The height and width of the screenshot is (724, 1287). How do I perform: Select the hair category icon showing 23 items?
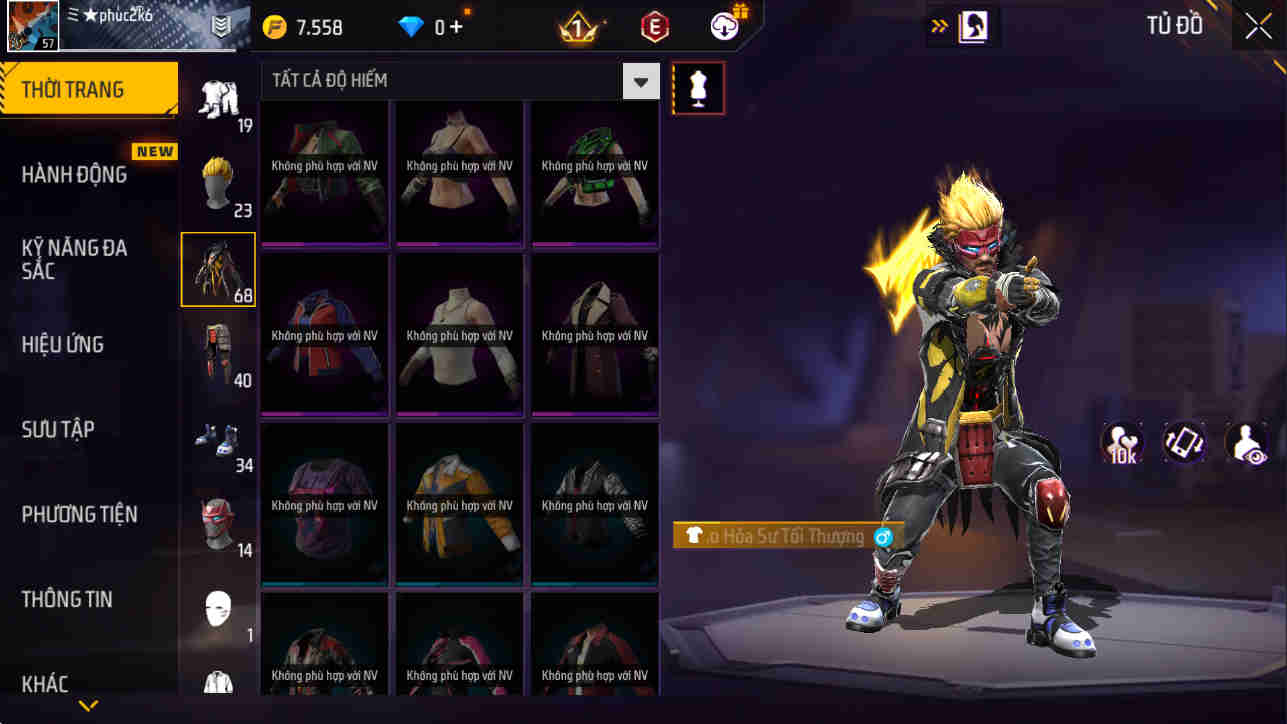tap(218, 180)
